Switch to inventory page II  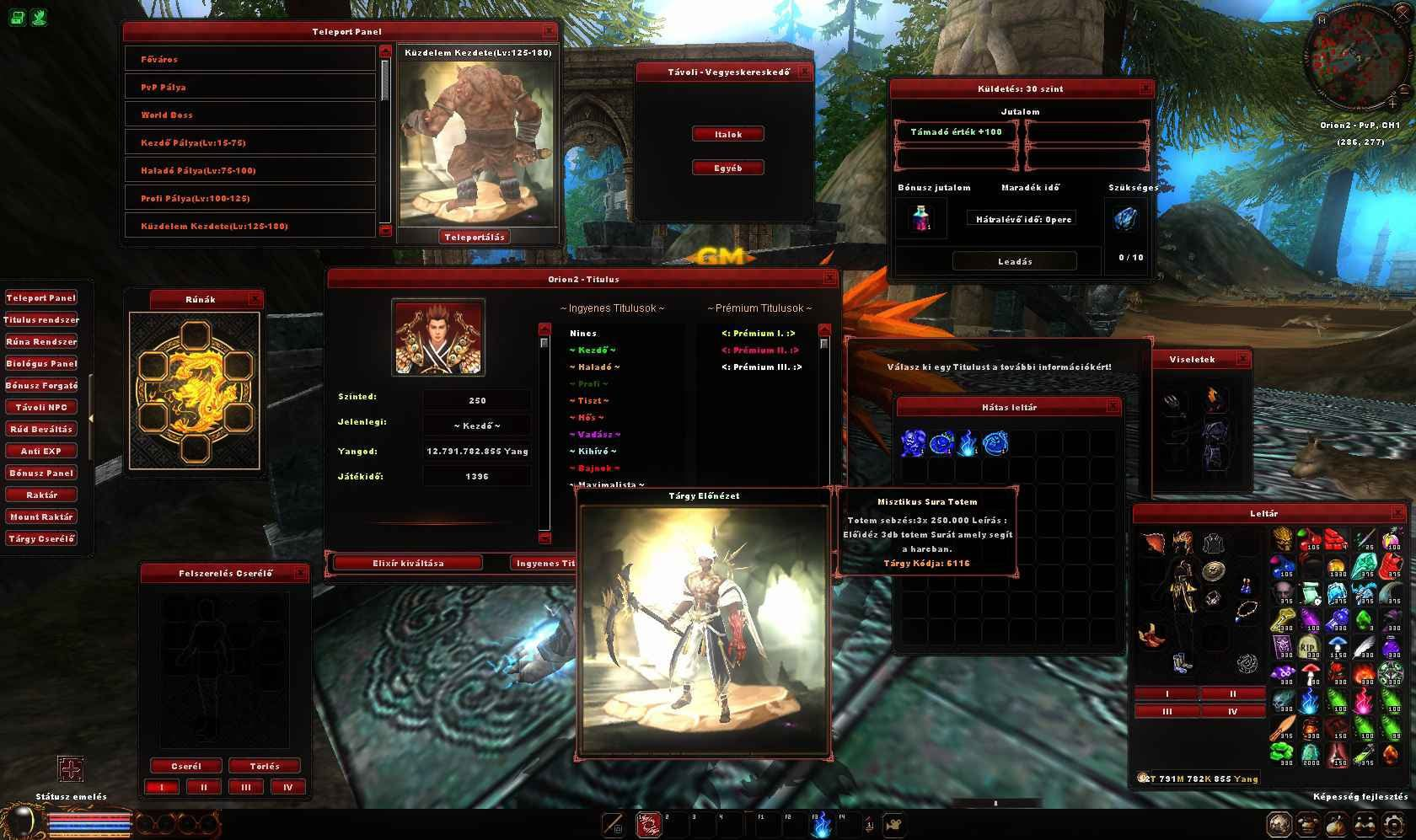[1232, 693]
